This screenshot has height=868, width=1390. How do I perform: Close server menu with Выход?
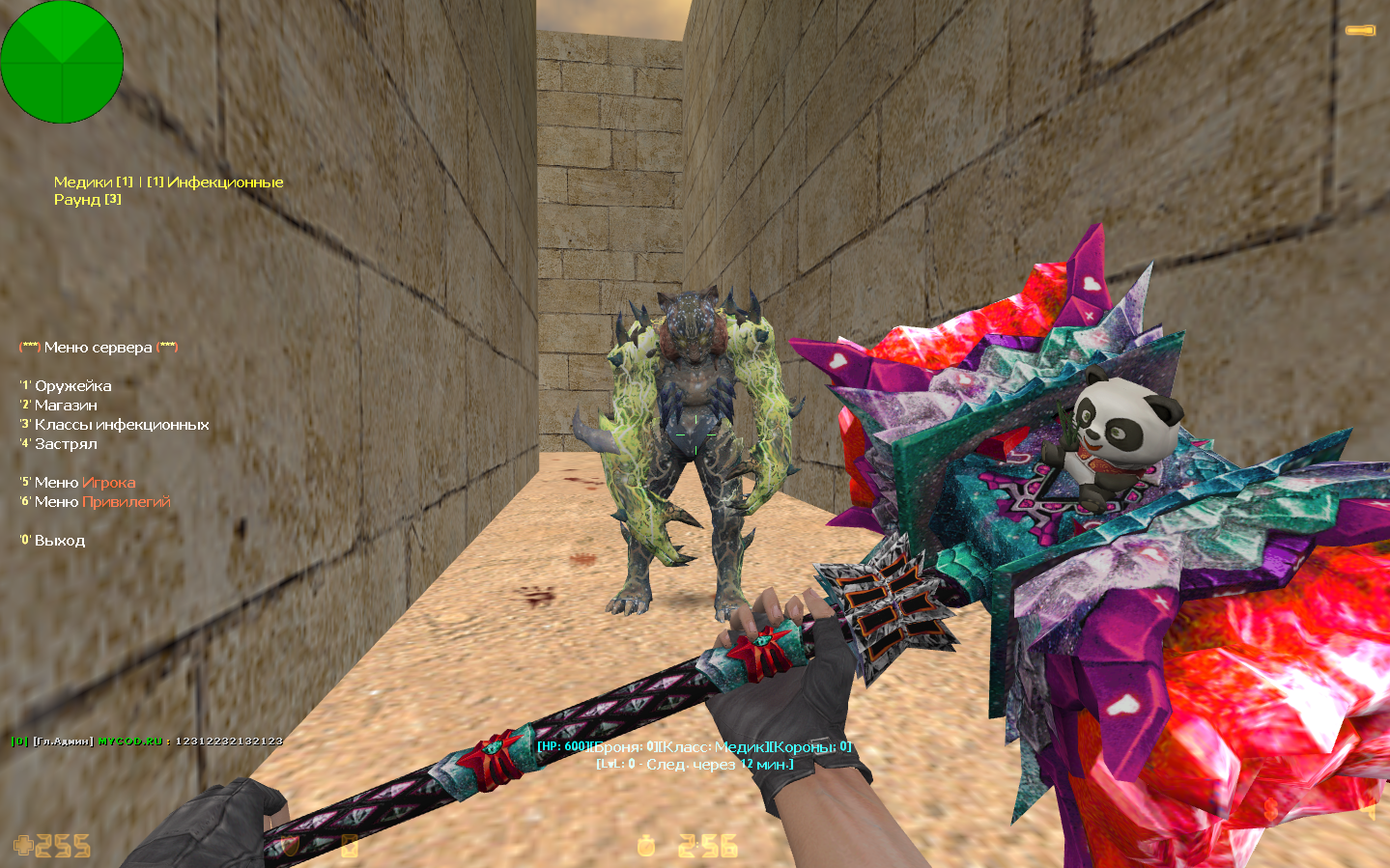point(59,541)
